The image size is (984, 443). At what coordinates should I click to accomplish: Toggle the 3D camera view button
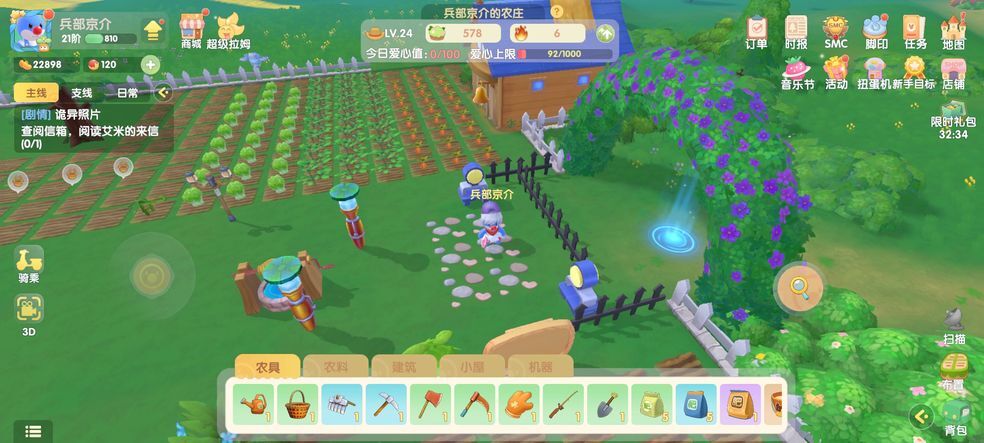(29, 314)
